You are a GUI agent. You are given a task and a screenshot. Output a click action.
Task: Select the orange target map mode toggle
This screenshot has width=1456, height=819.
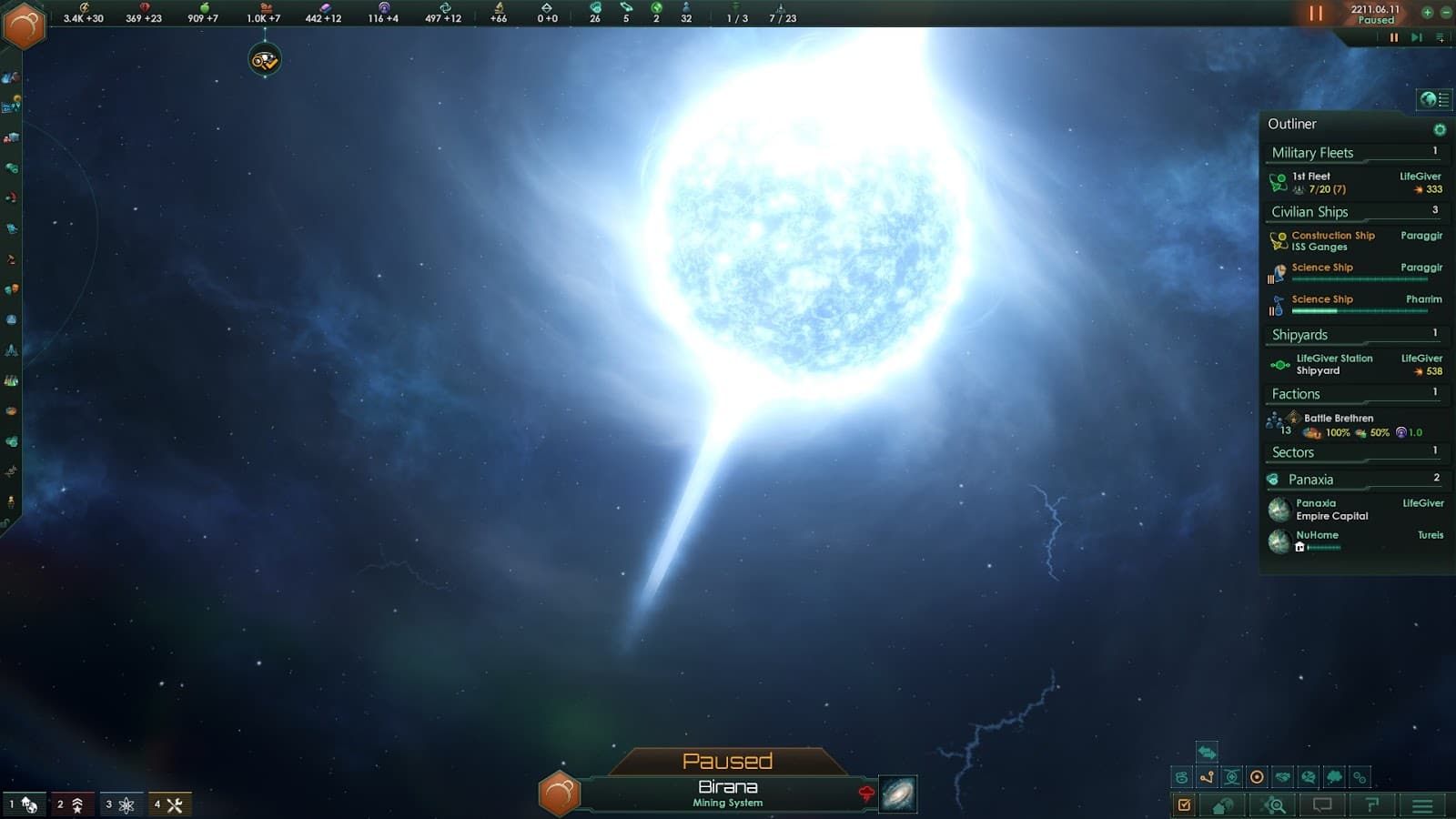click(1257, 776)
